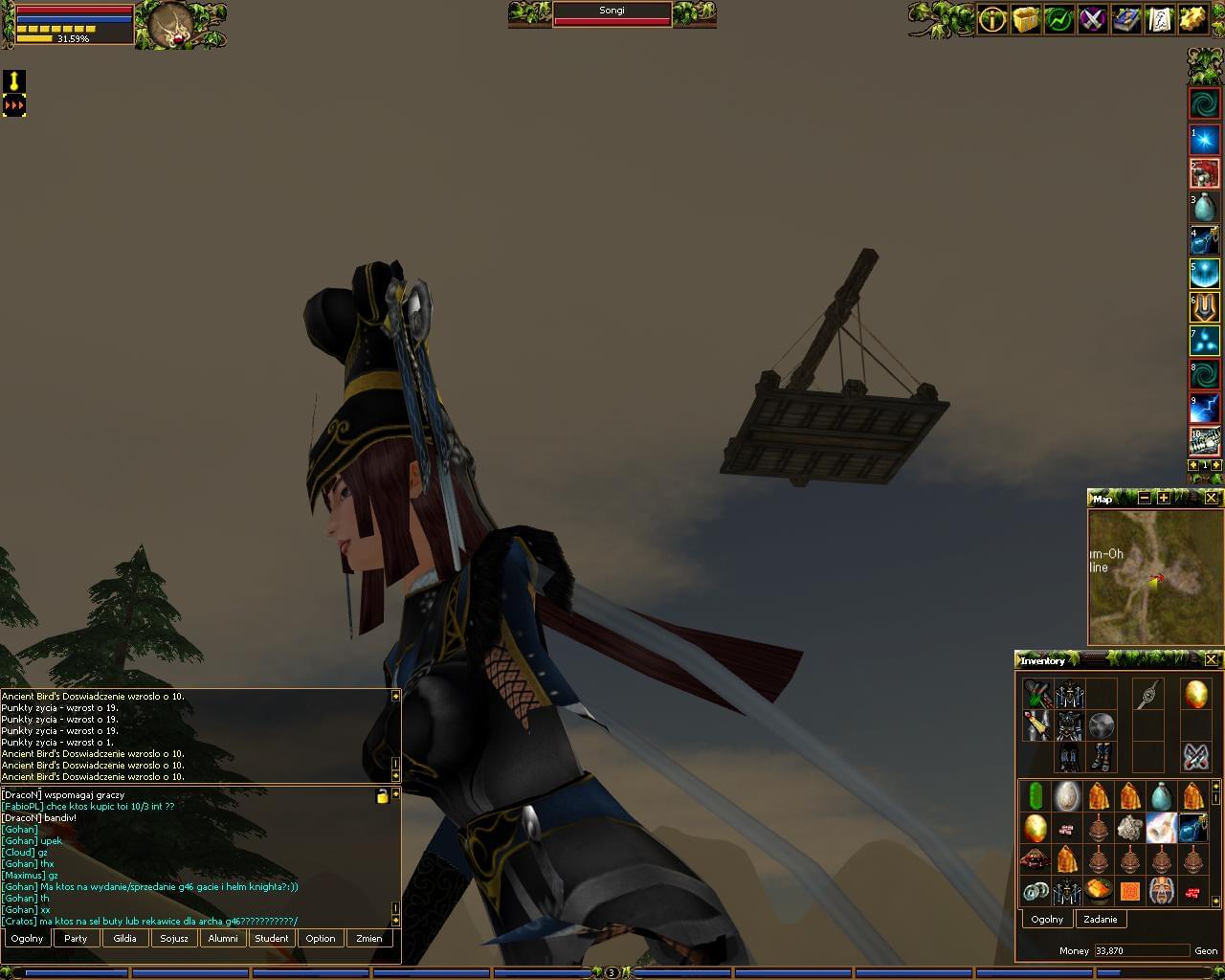Switch to the Party chat tab
The image size is (1225, 980).
coord(76,938)
